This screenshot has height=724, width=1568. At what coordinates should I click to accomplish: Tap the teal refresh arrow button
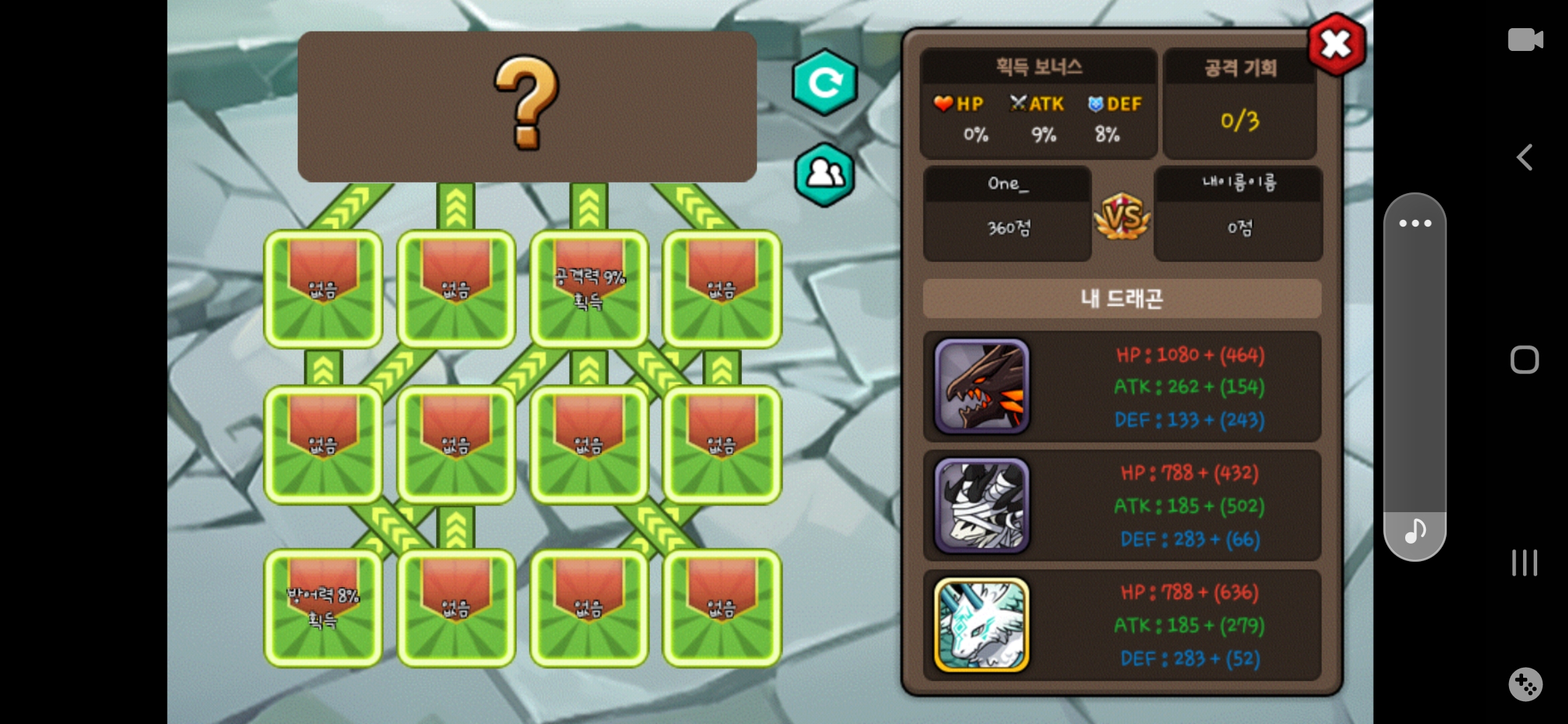[x=825, y=82]
